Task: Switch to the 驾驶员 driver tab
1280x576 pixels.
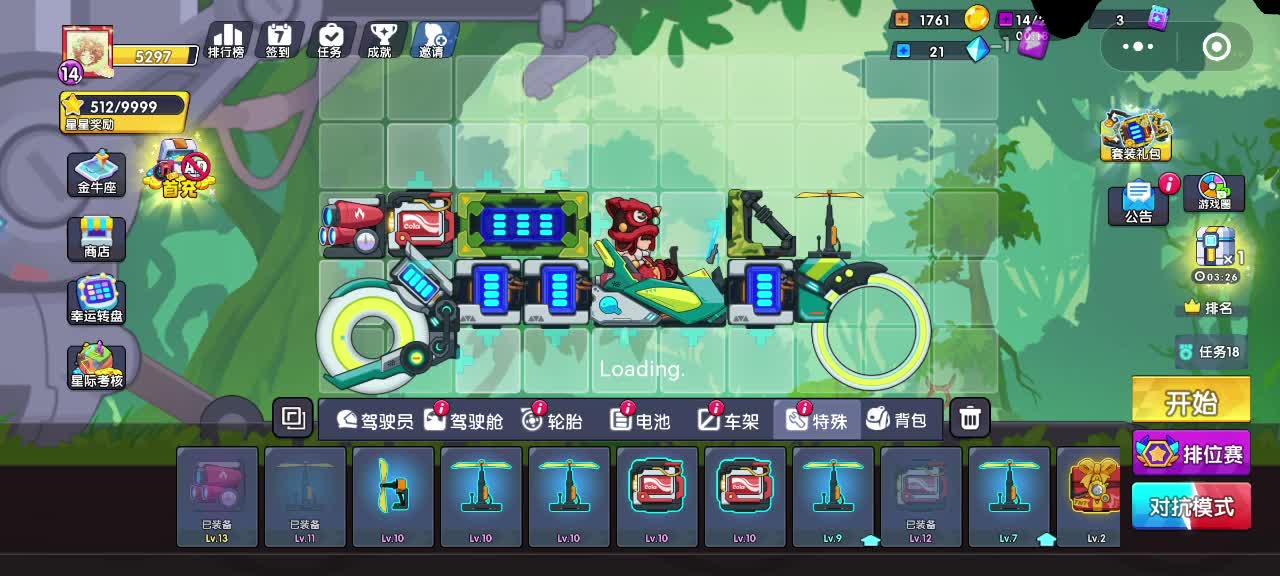Action: pyautogui.click(x=375, y=420)
